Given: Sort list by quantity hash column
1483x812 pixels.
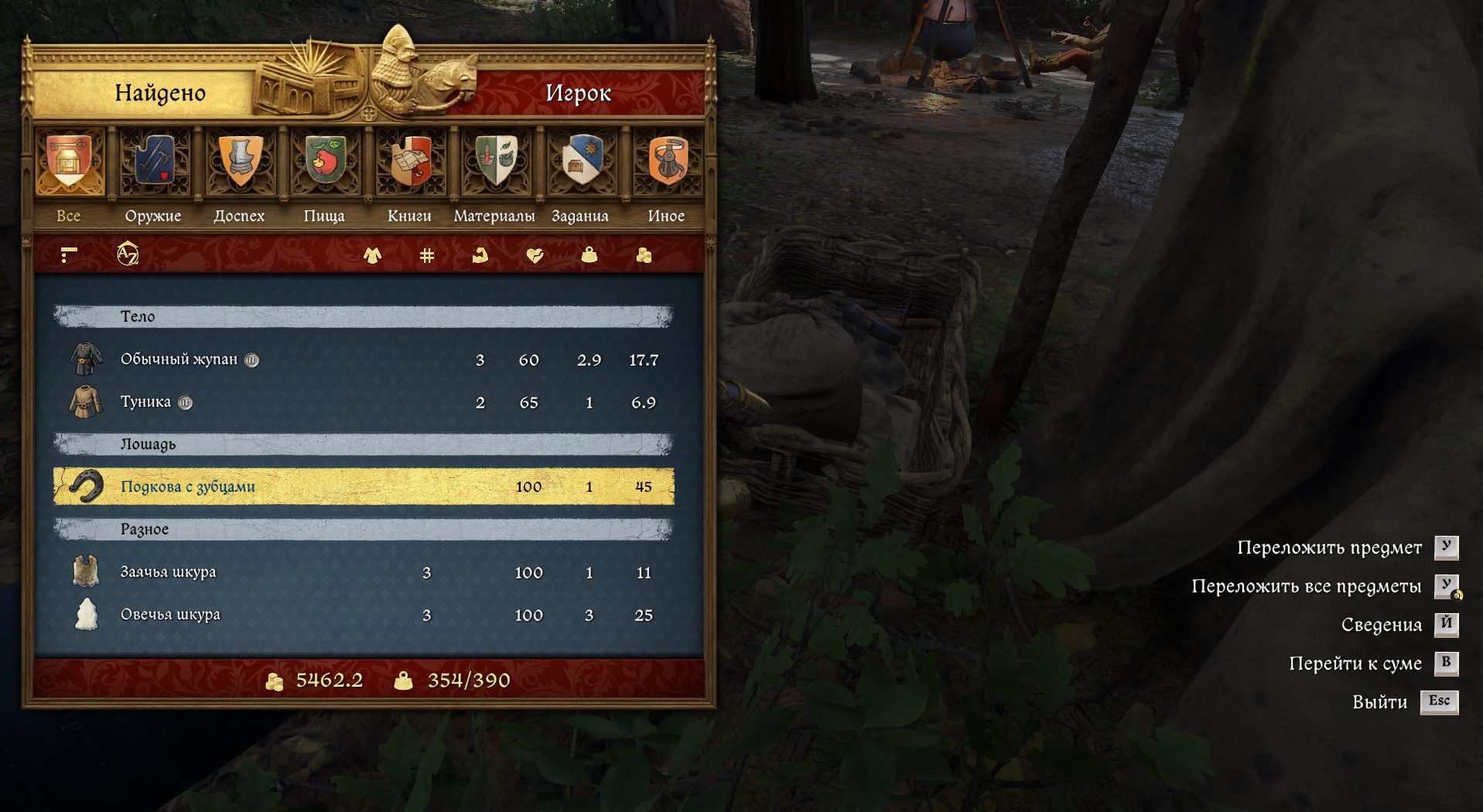Looking at the screenshot, I should click(426, 255).
